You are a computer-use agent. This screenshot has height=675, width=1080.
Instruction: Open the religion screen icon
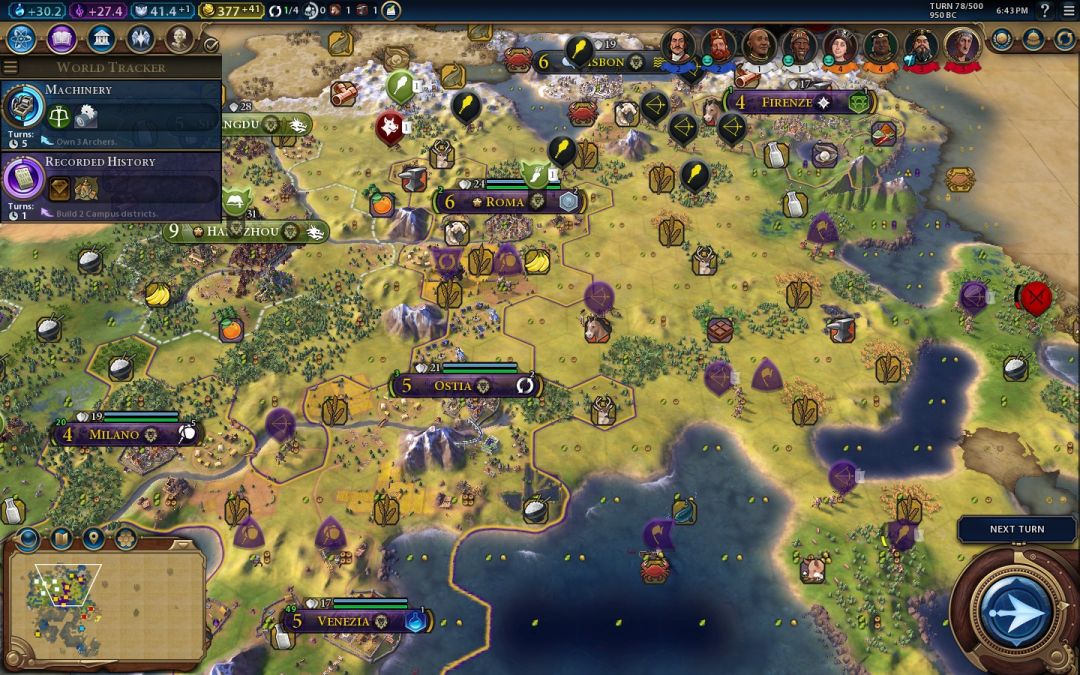click(x=140, y=39)
